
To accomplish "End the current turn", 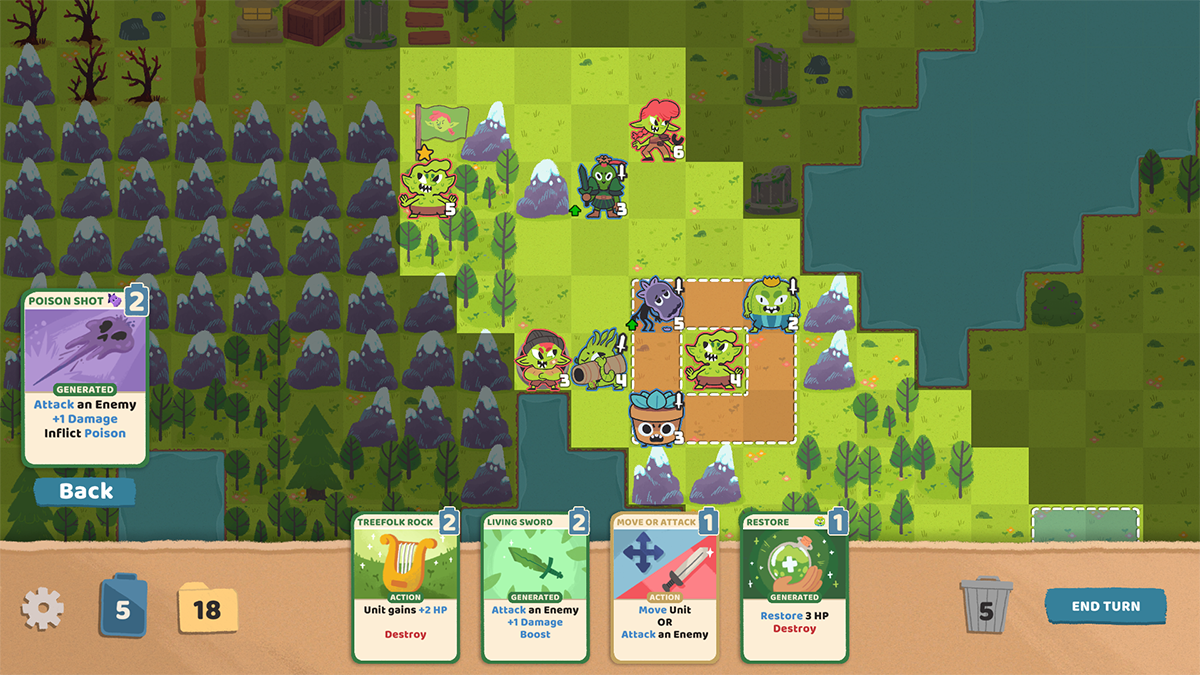I will point(1106,606).
